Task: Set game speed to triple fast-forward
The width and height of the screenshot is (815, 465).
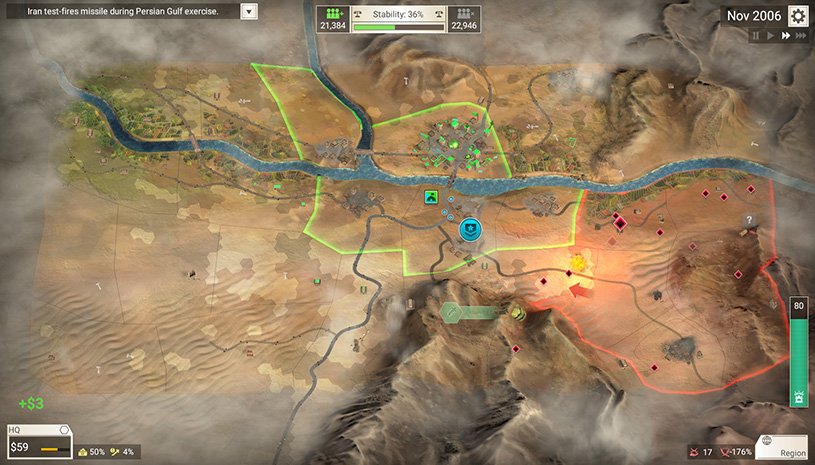Action: point(802,36)
